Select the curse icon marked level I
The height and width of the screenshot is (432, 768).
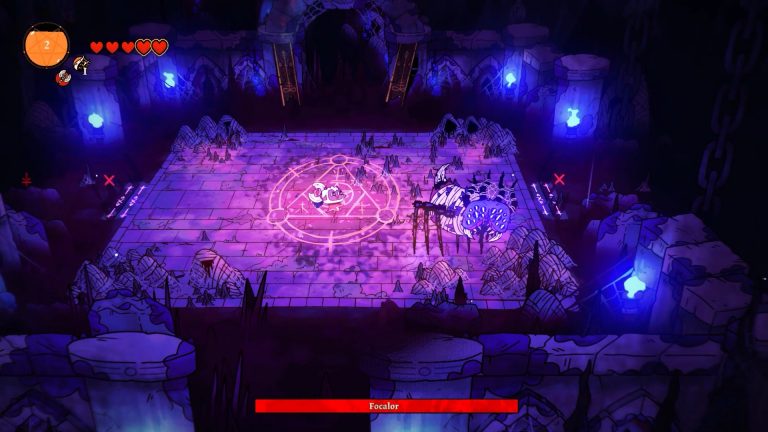(x=79, y=65)
